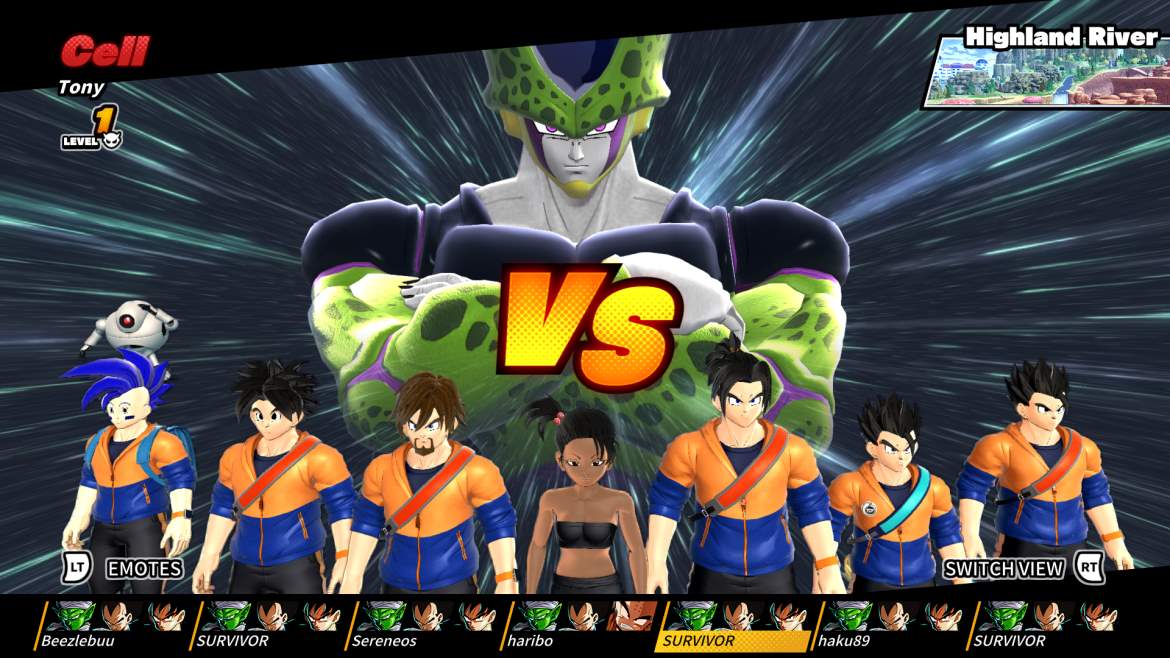Choose Beezlebuu's player entry
Image resolution: width=1170 pixels, height=658 pixels.
point(113,624)
